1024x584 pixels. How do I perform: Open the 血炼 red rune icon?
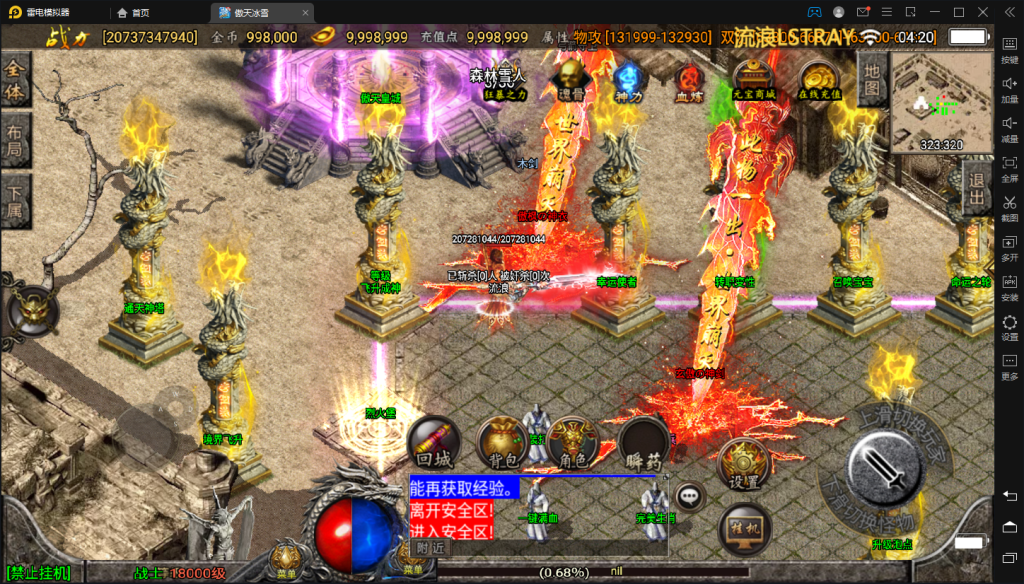click(688, 78)
